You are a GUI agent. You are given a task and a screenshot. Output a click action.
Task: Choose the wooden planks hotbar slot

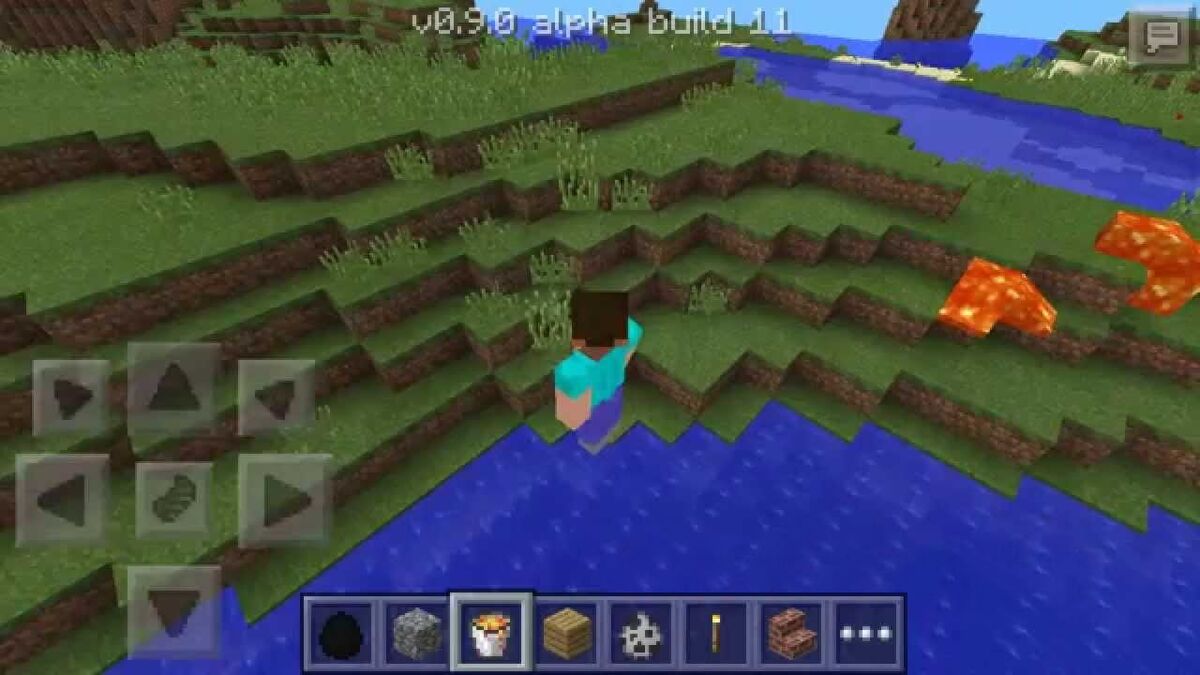(565, 633)
